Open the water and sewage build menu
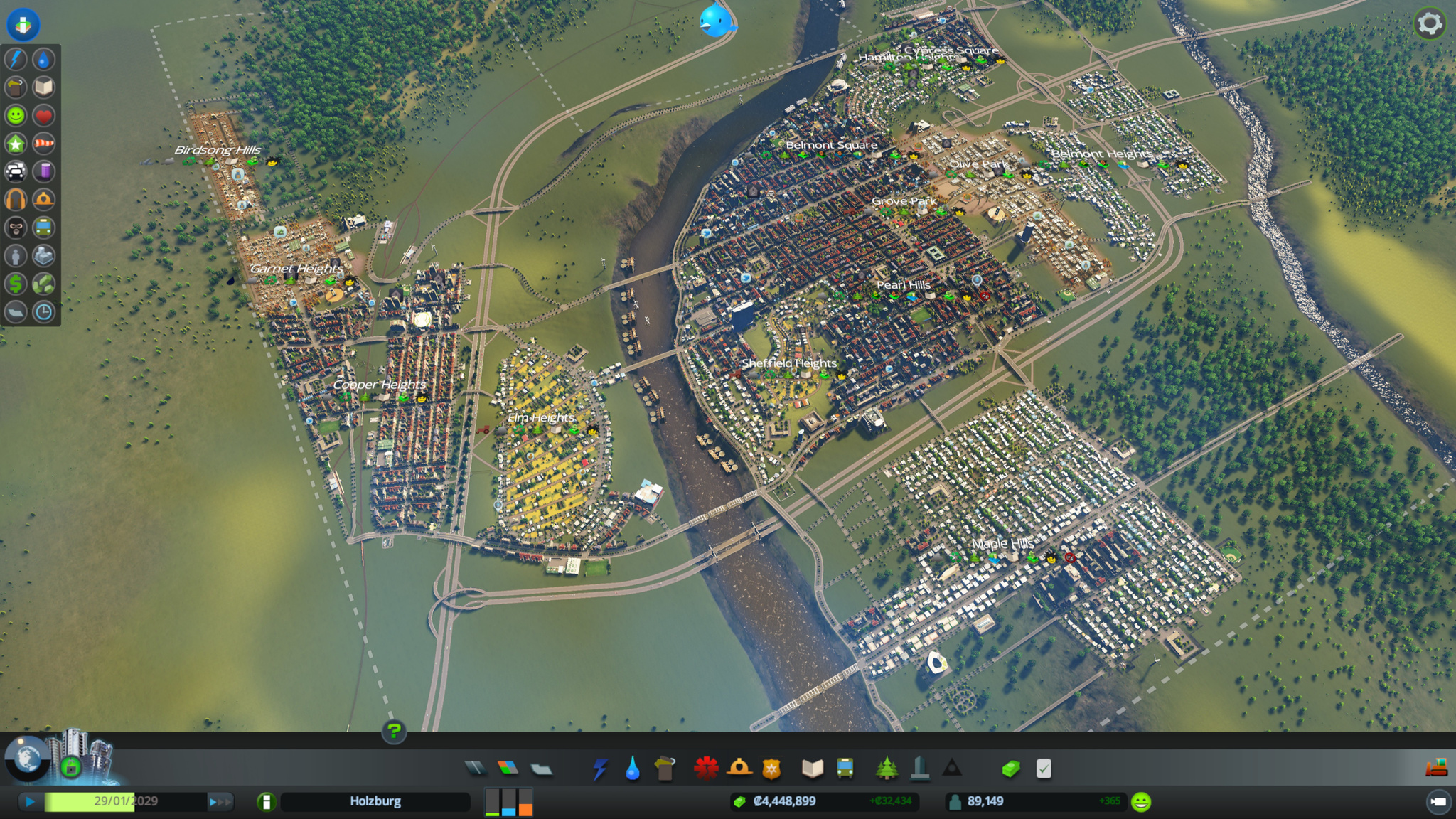 pos(632,769)
